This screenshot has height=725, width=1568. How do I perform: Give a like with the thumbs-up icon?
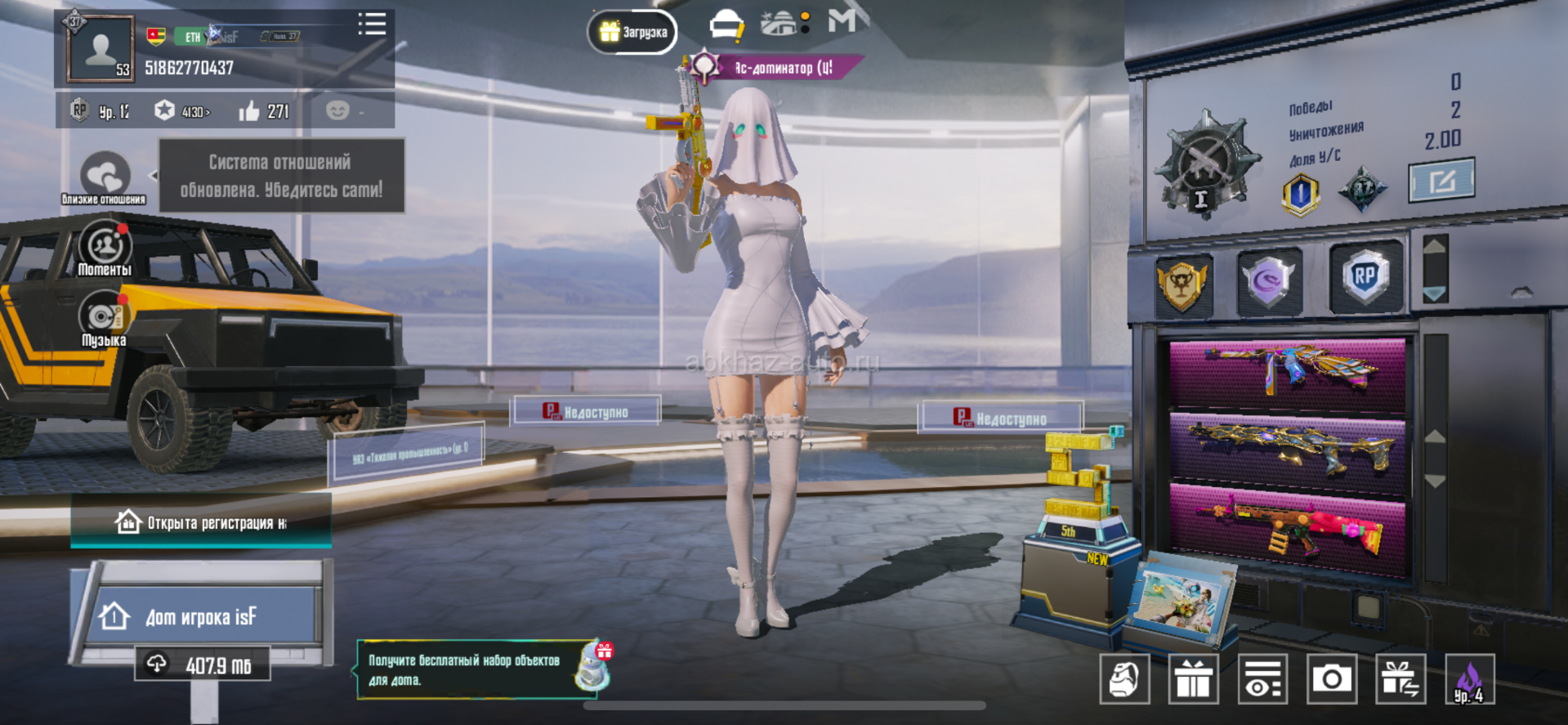pos(249,111)
